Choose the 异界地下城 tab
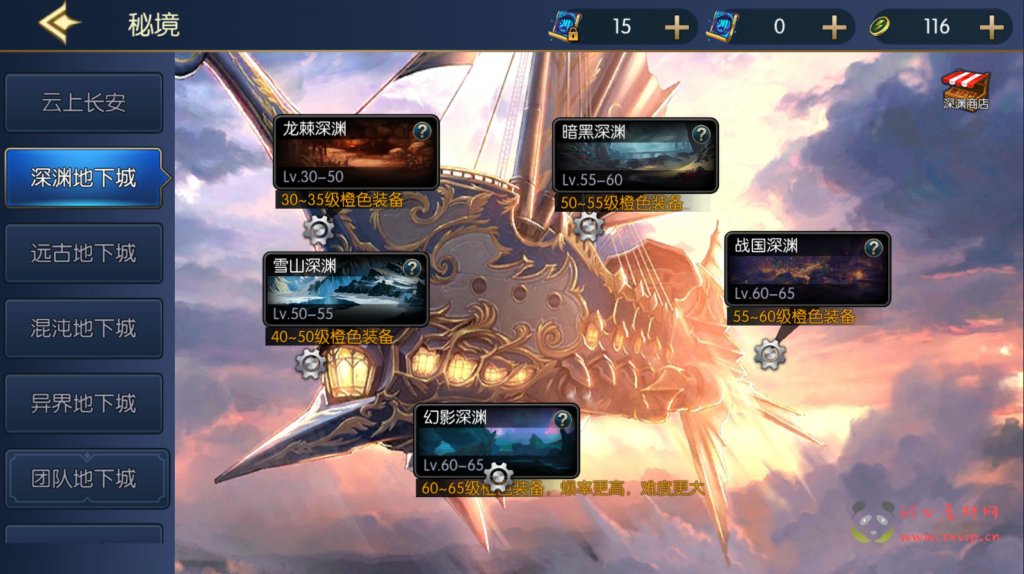Viewport: 1024px width, 574px height. click(84, 403)
